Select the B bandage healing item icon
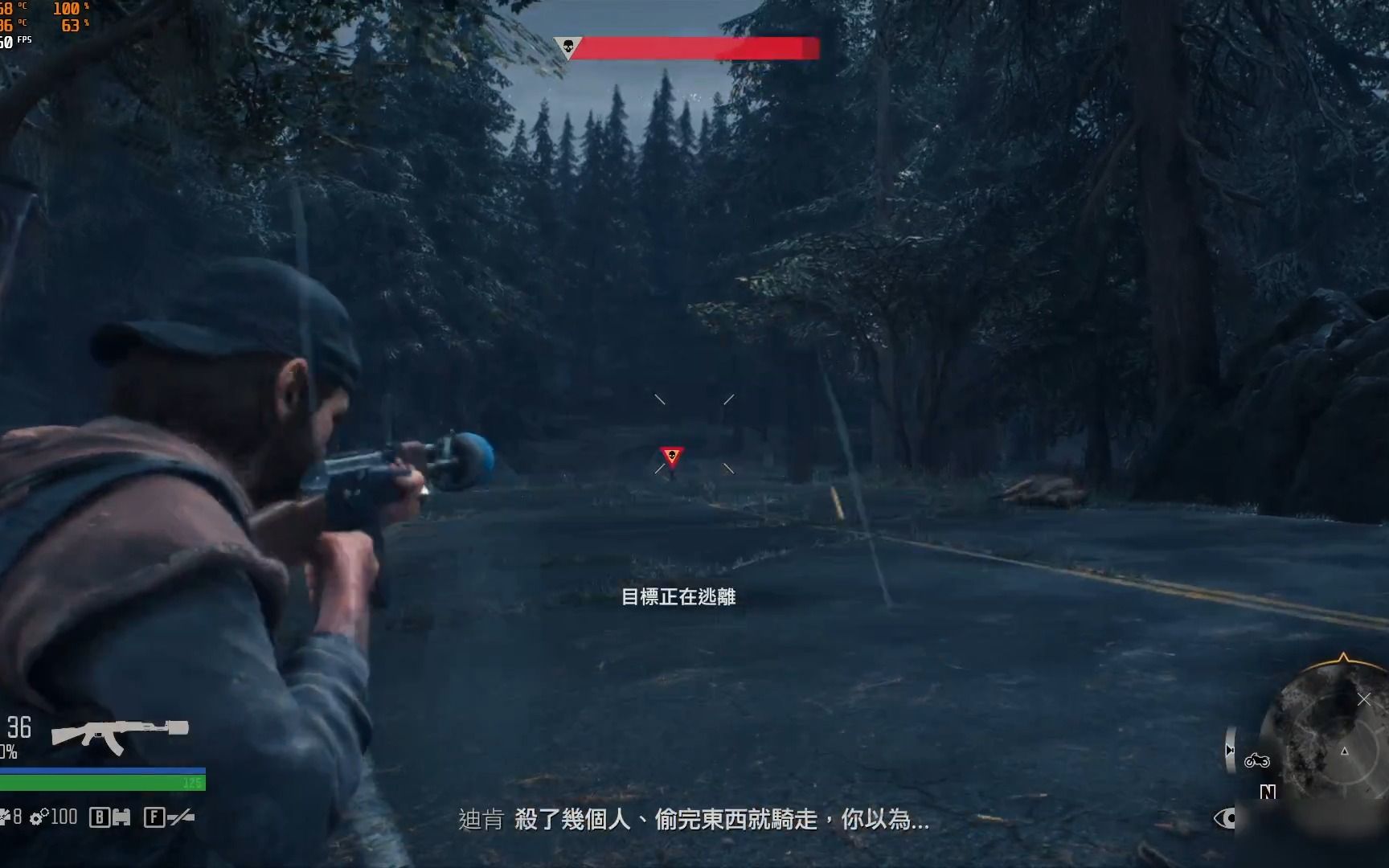The width and height of the screenshot is (1389, 868). 100,817
